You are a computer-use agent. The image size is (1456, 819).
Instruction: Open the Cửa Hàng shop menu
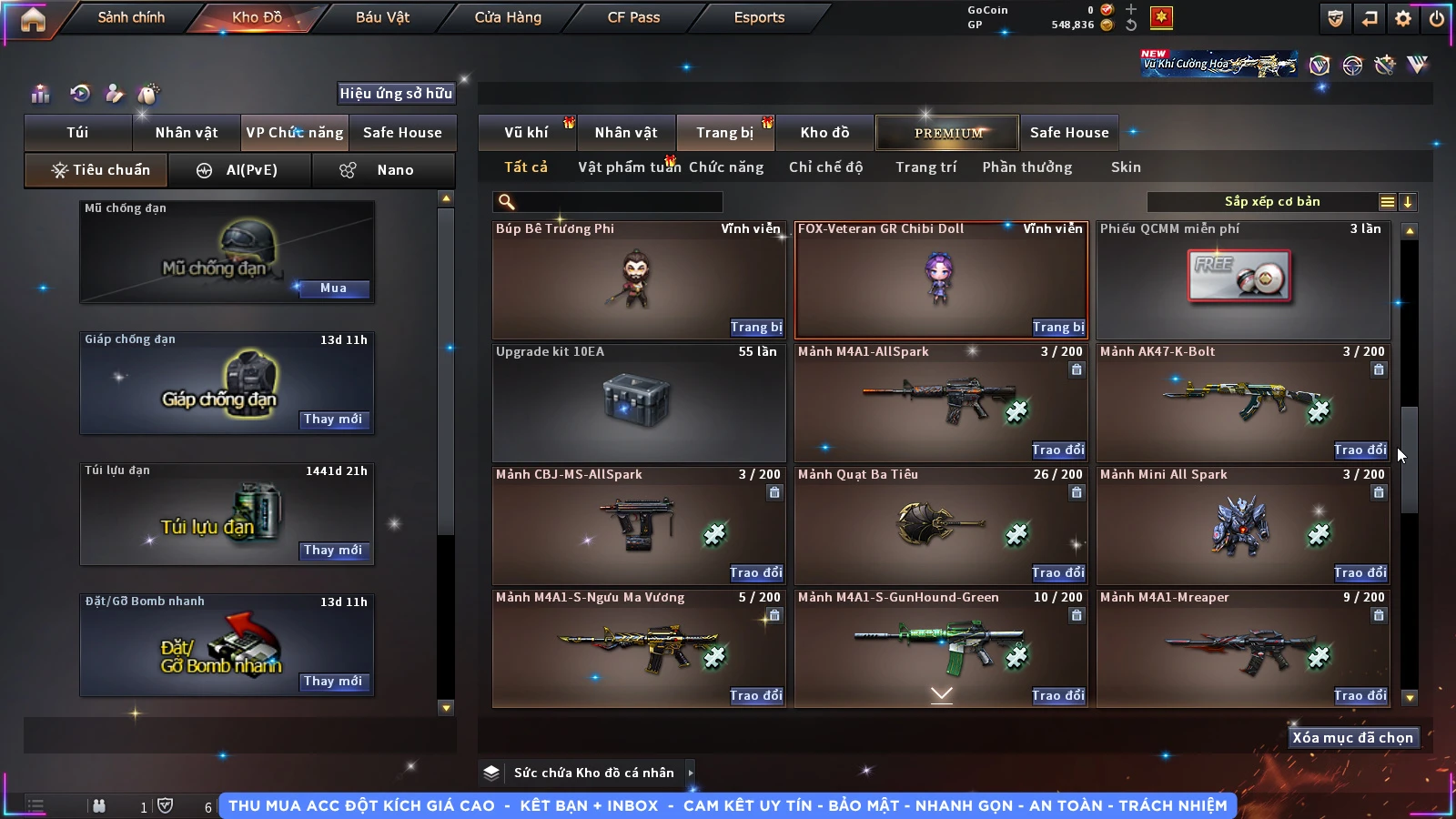pyautogui.click(x=508, y=17)
